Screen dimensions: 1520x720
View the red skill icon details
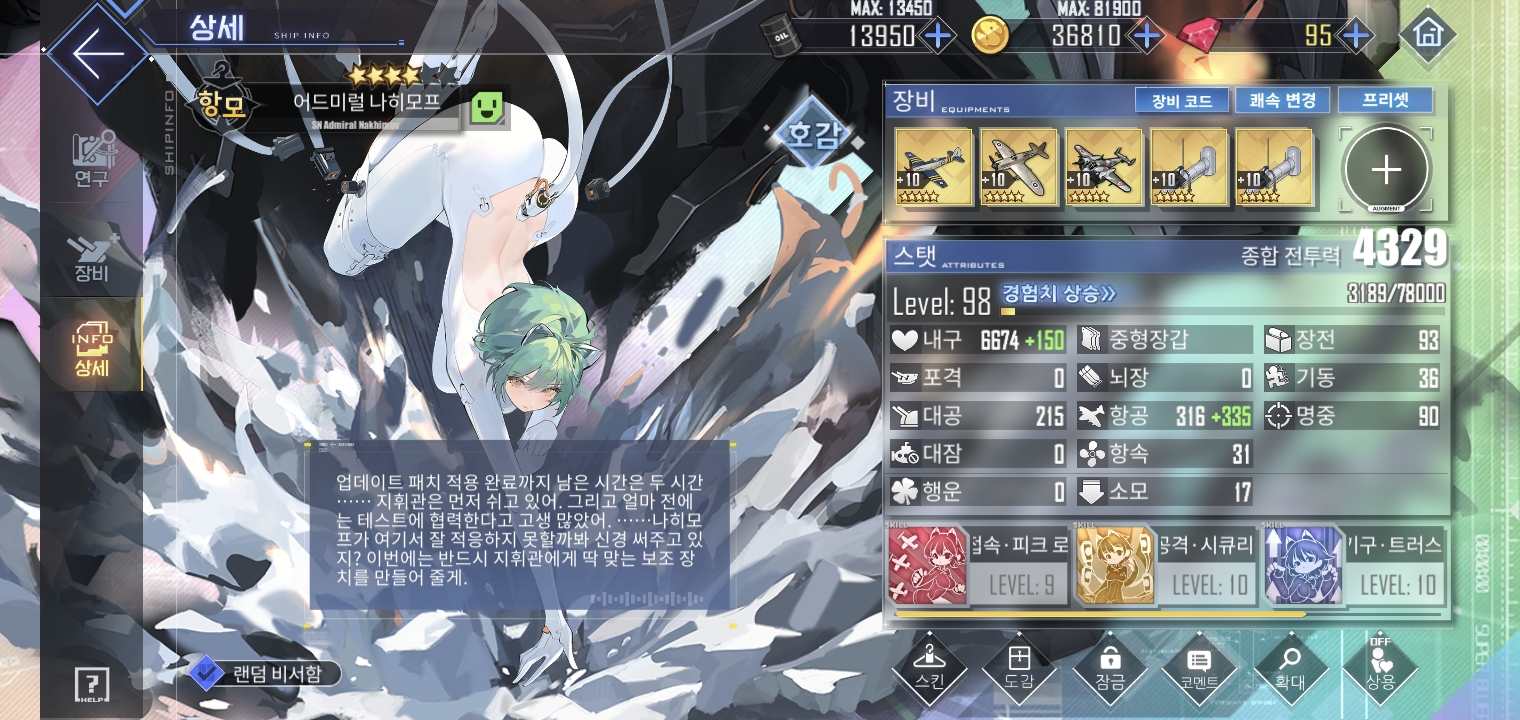[x=927, y=566]
